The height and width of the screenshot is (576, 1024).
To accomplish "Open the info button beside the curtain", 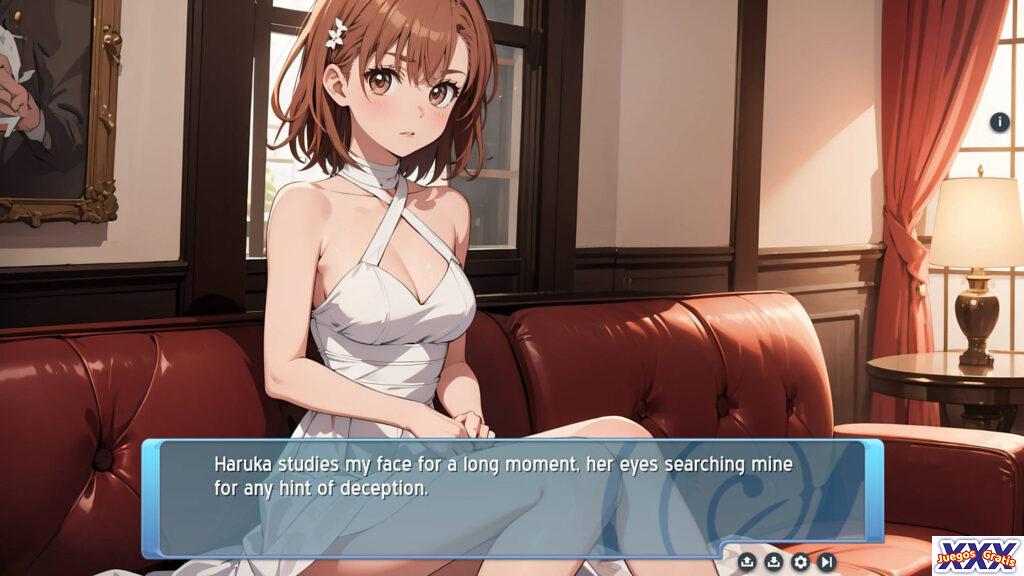I will [1000, 123].
